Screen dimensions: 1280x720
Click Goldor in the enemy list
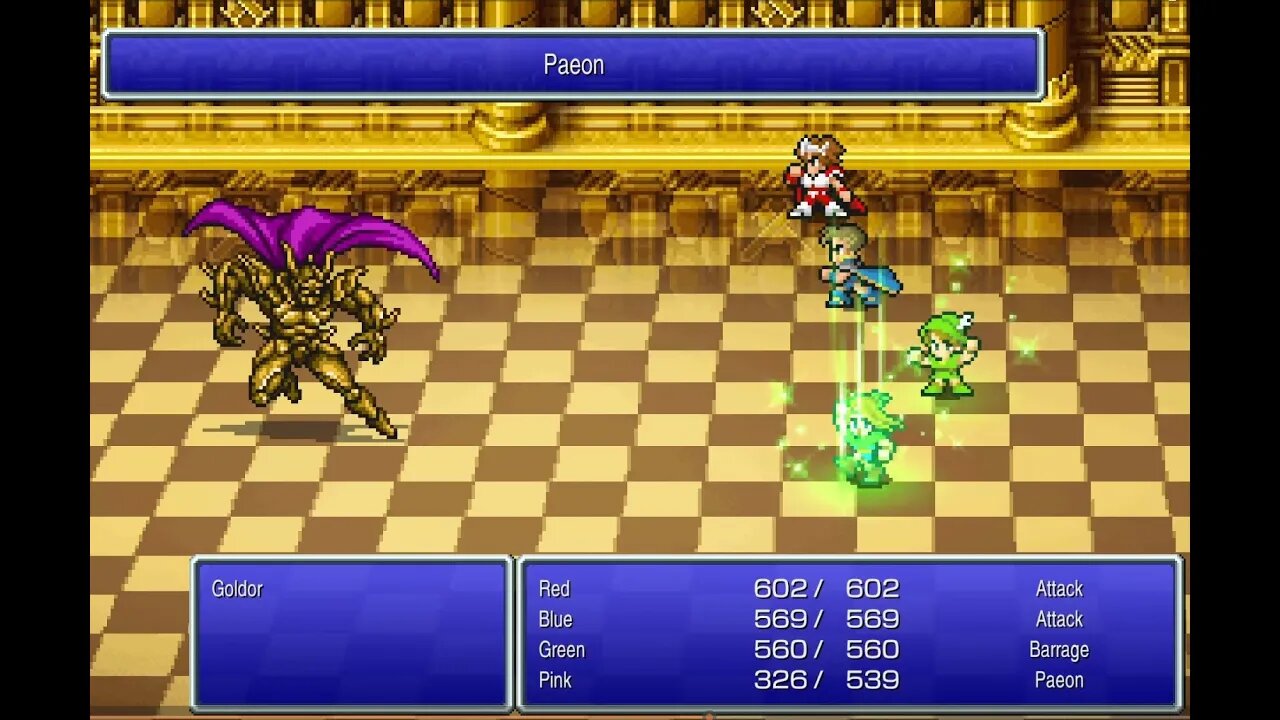(239, 589)
